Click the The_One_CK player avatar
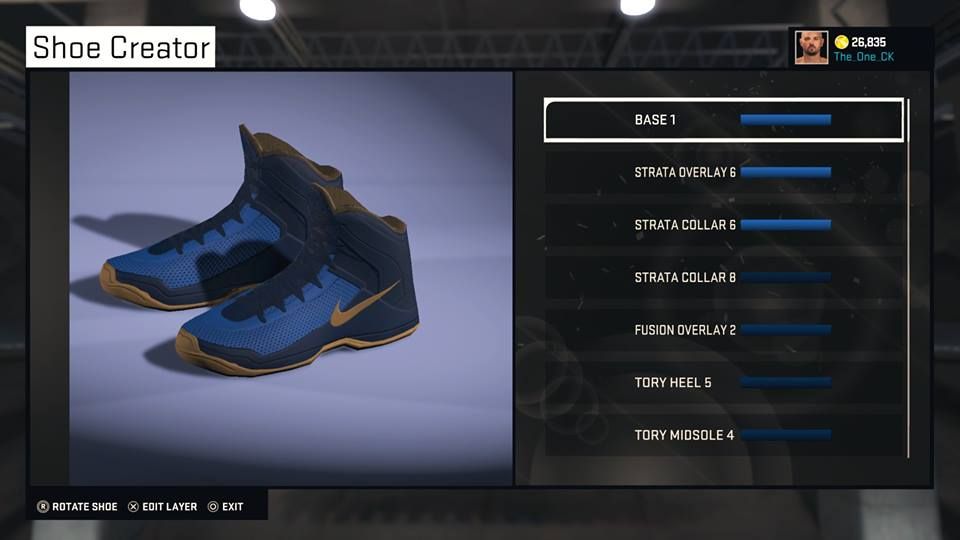 point(811,47)
